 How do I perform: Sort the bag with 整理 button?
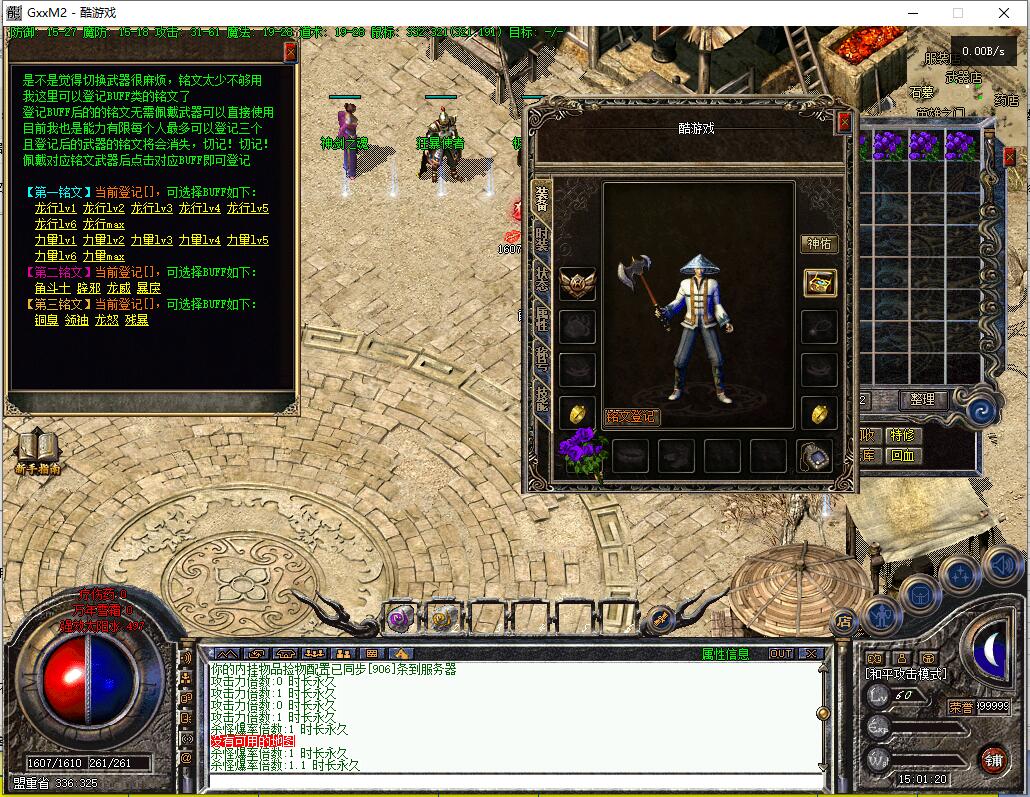pyautogui.click(x=921, y=399)
